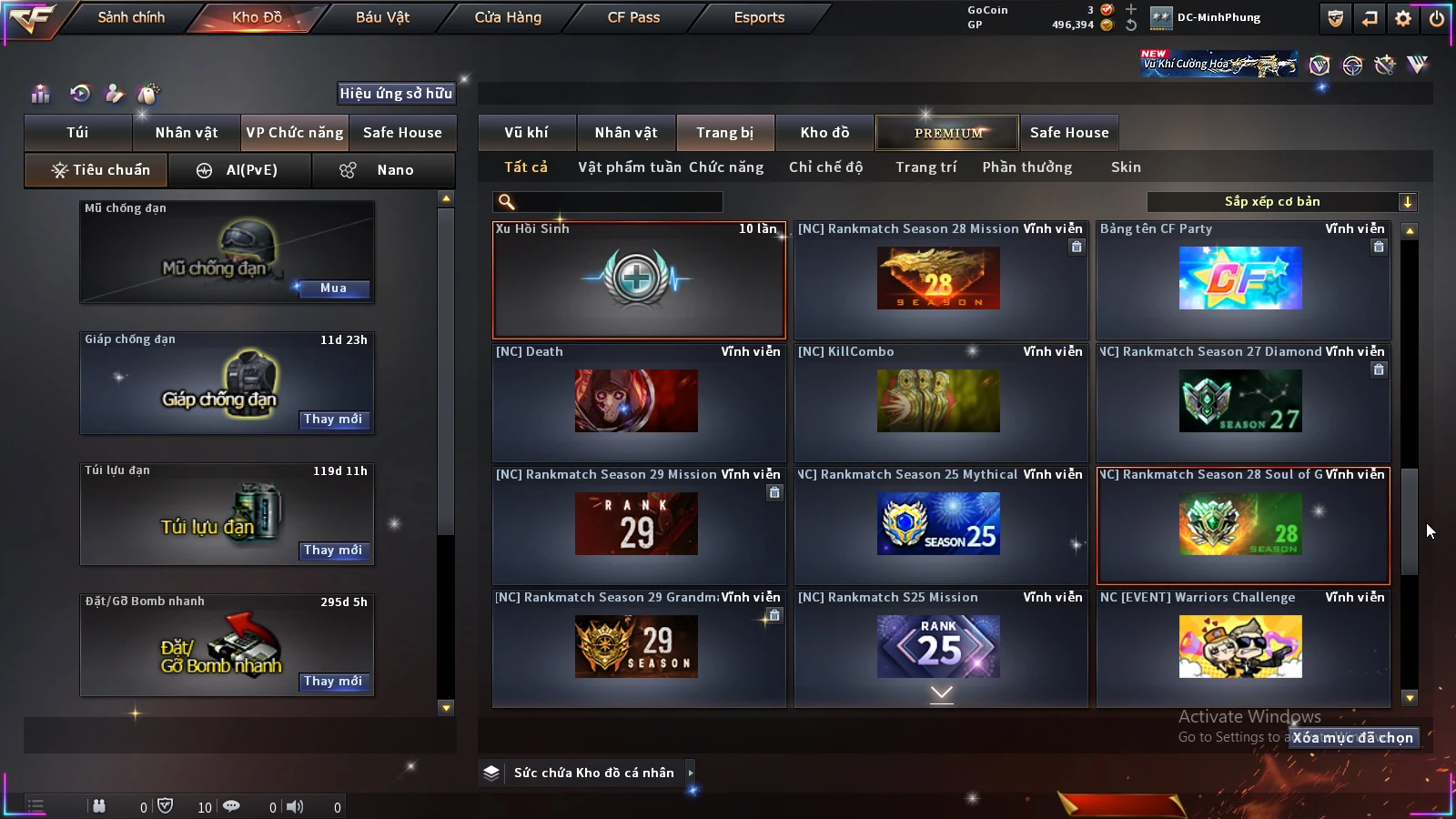1456x819 pixels.
Task: Open the gear settings icon
Action: click(x=1403, y=18)
